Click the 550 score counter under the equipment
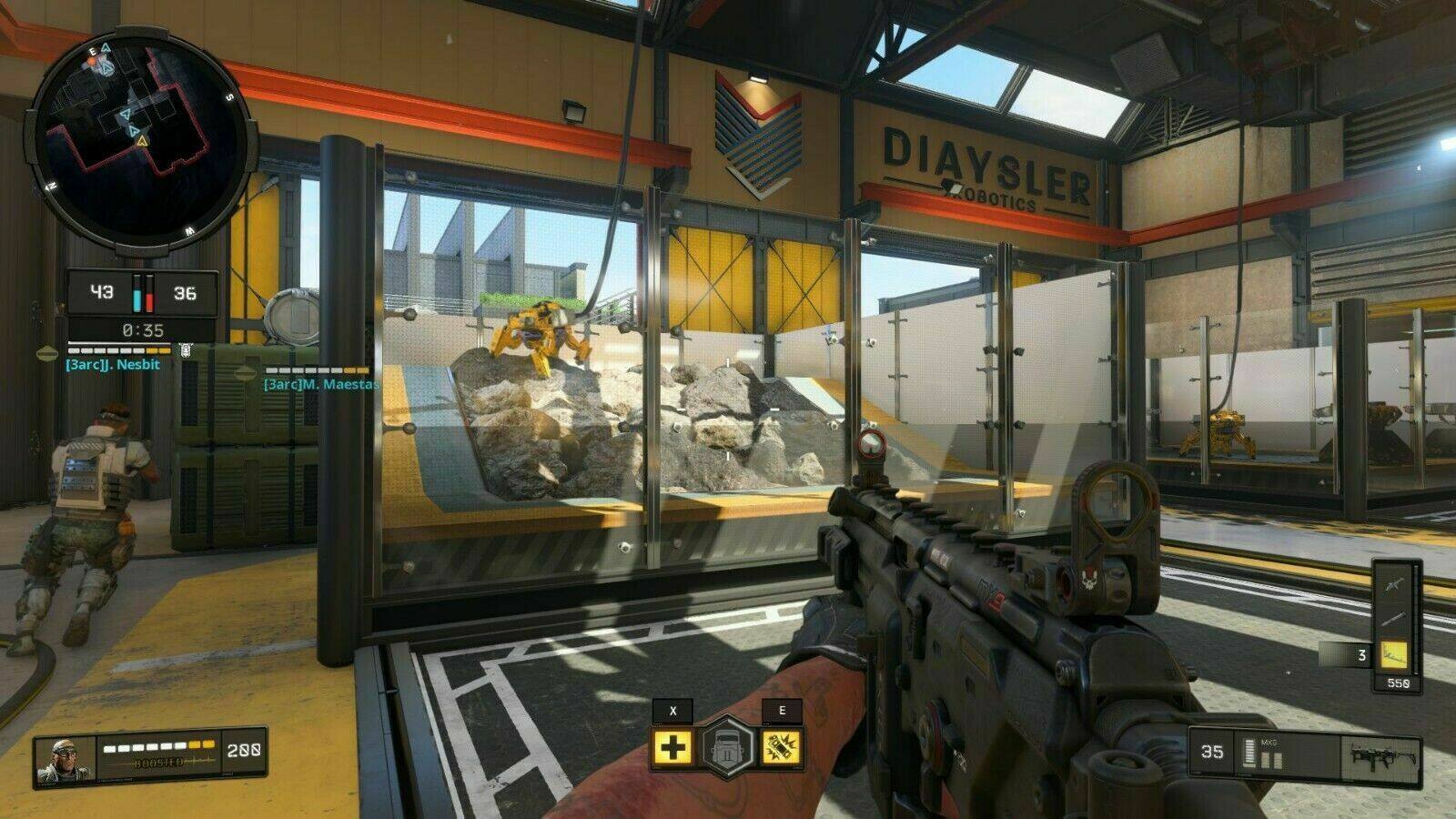Image resolution: width=1456 pixels, height=819 pixels. (x=1399, y=683)
